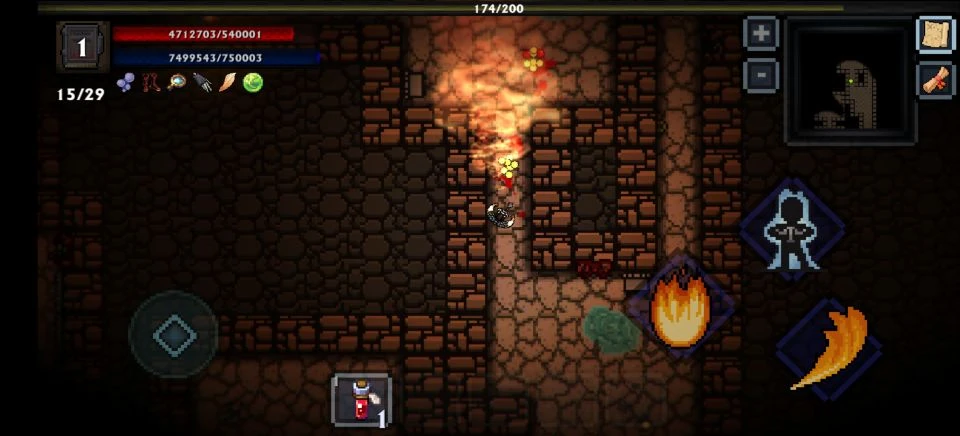Use the red health potion slot
Viewport: 960px width, 436px height.
click(x=360, y=400)
